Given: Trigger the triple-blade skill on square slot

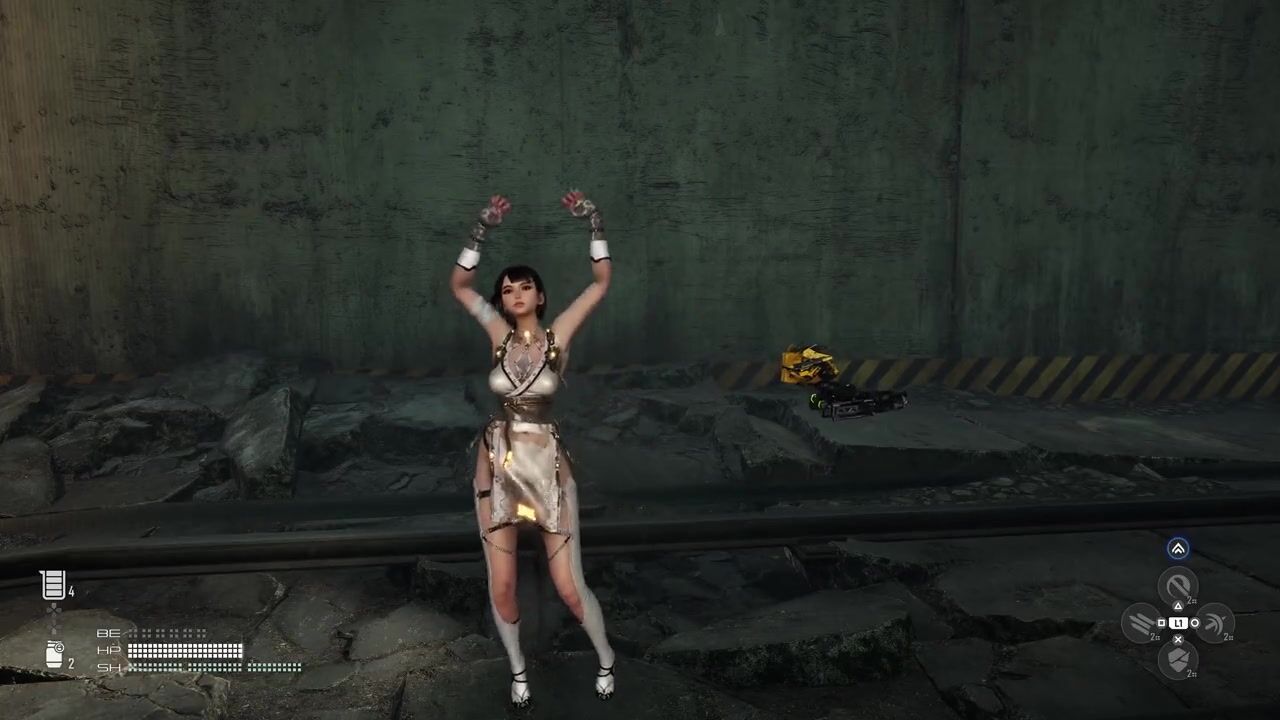Looking at the screenshot, I should coord(1141,623).
